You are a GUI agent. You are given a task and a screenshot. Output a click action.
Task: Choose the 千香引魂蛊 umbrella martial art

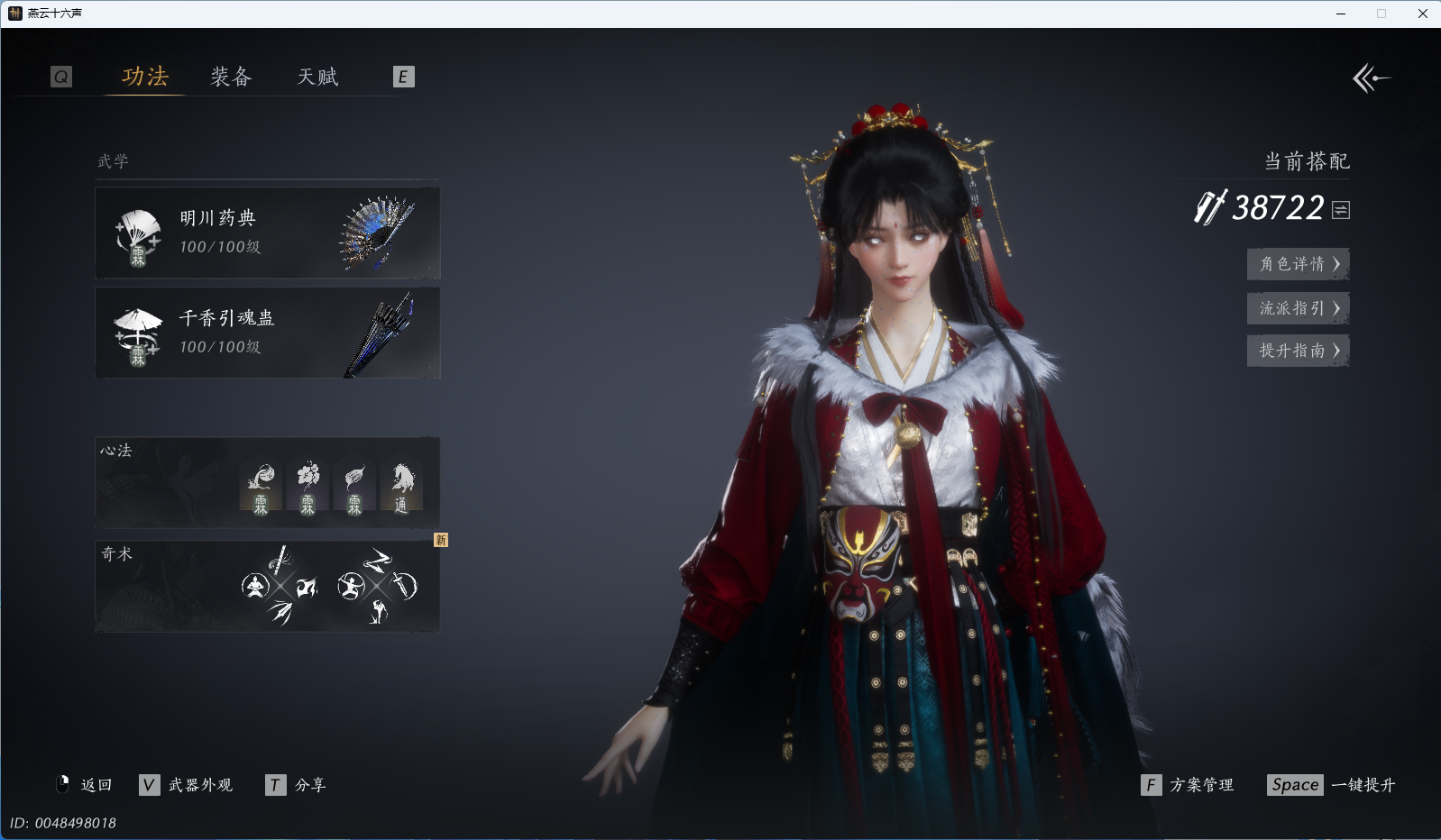pos(268,333)
